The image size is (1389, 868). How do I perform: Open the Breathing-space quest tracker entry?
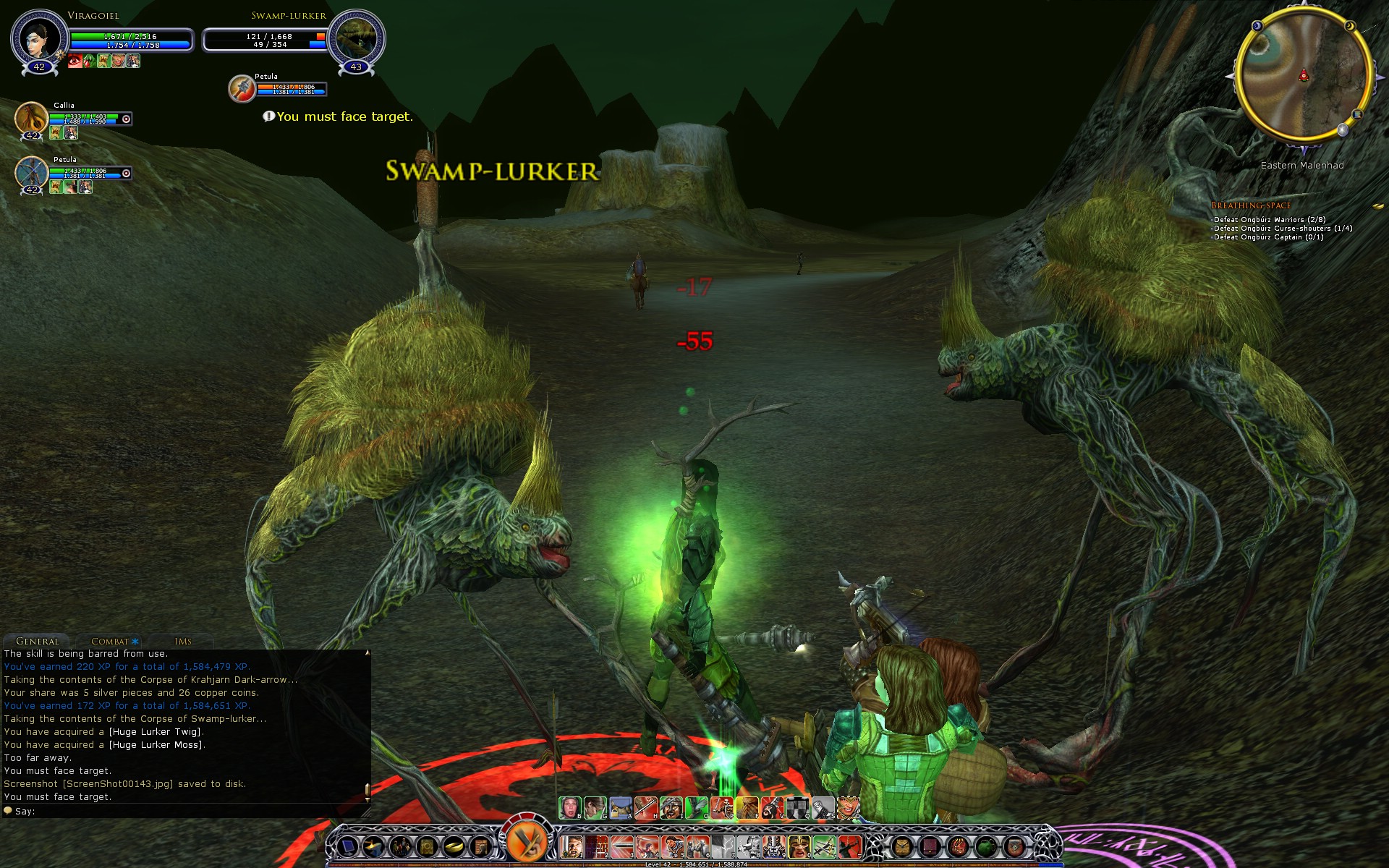[1251, 205]
